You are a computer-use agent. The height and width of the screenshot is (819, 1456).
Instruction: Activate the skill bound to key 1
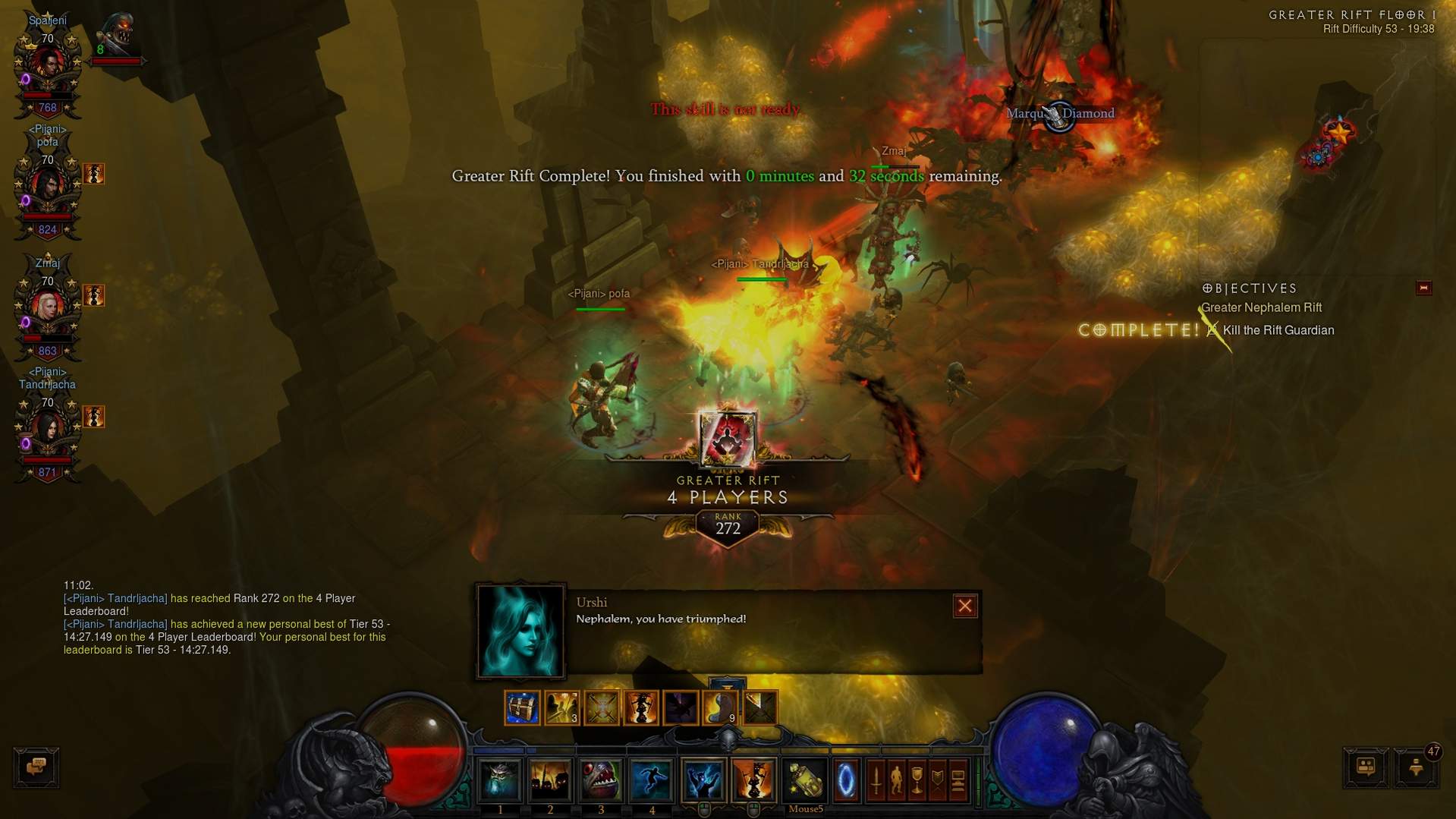500,780
